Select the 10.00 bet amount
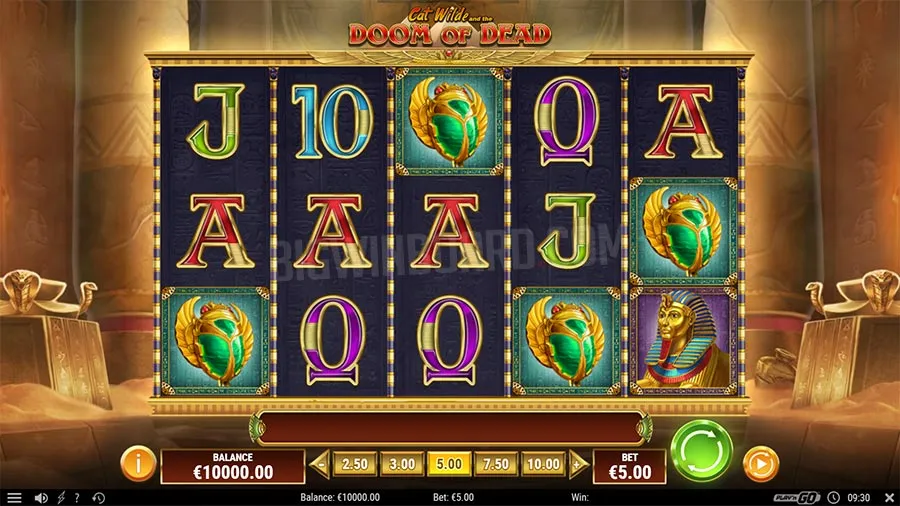 coord(543,464)
